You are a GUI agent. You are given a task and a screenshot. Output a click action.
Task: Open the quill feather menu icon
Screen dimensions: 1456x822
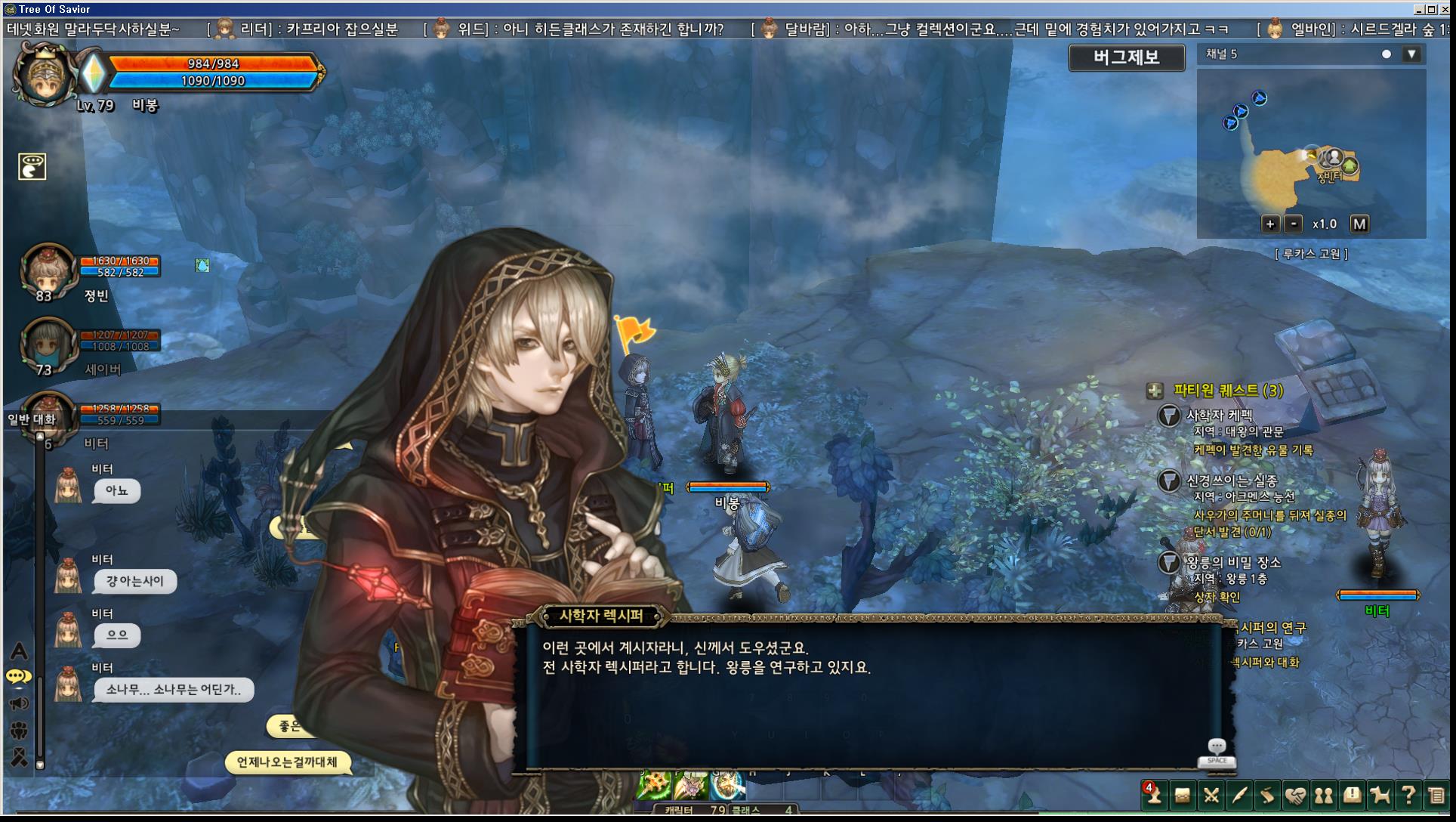pos(1239,796)
